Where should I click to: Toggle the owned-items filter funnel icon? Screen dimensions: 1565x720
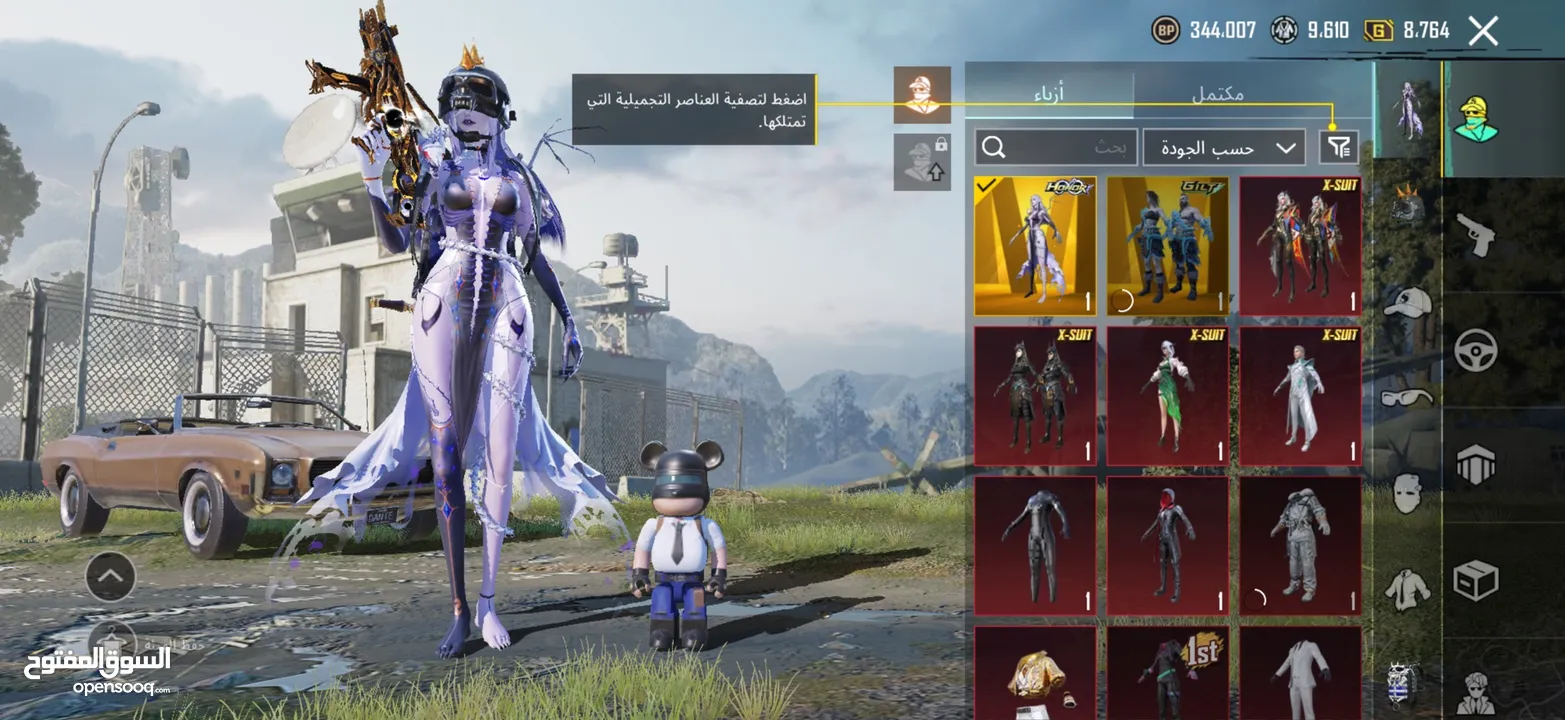click(1338, 148)
